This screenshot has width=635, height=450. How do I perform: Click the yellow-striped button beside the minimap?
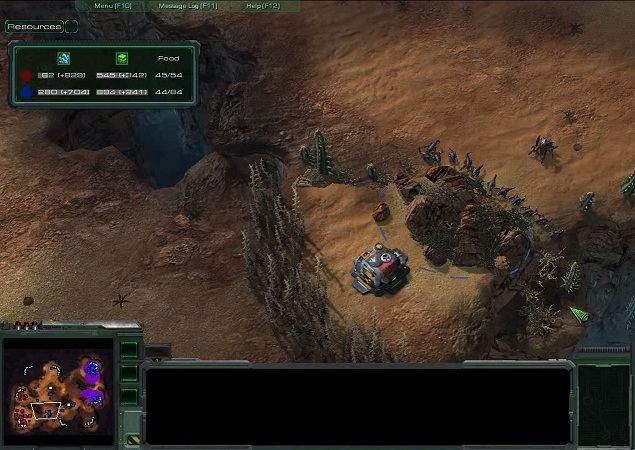pos(132,438)
